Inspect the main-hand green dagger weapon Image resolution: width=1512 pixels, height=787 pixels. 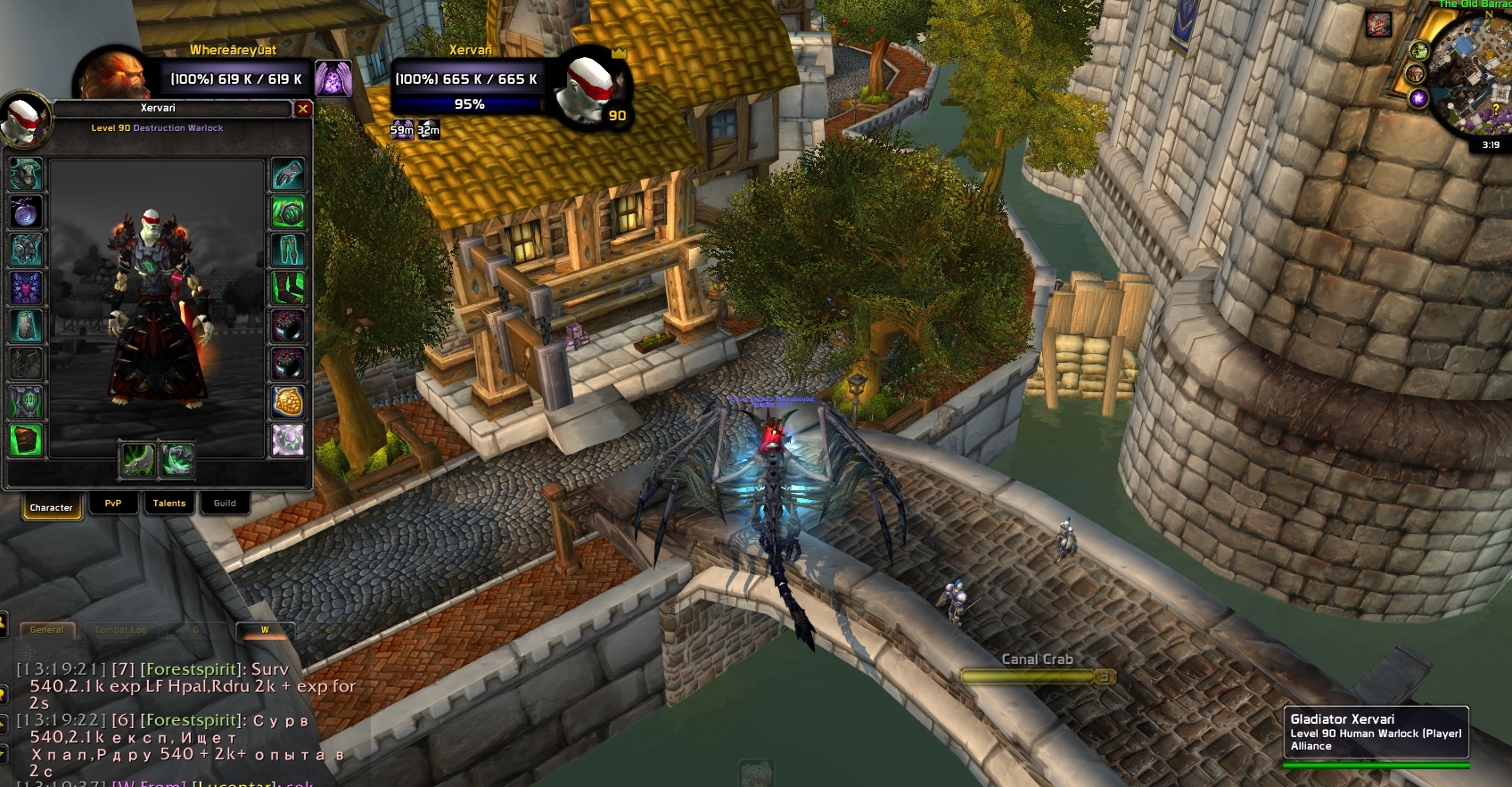138,459
